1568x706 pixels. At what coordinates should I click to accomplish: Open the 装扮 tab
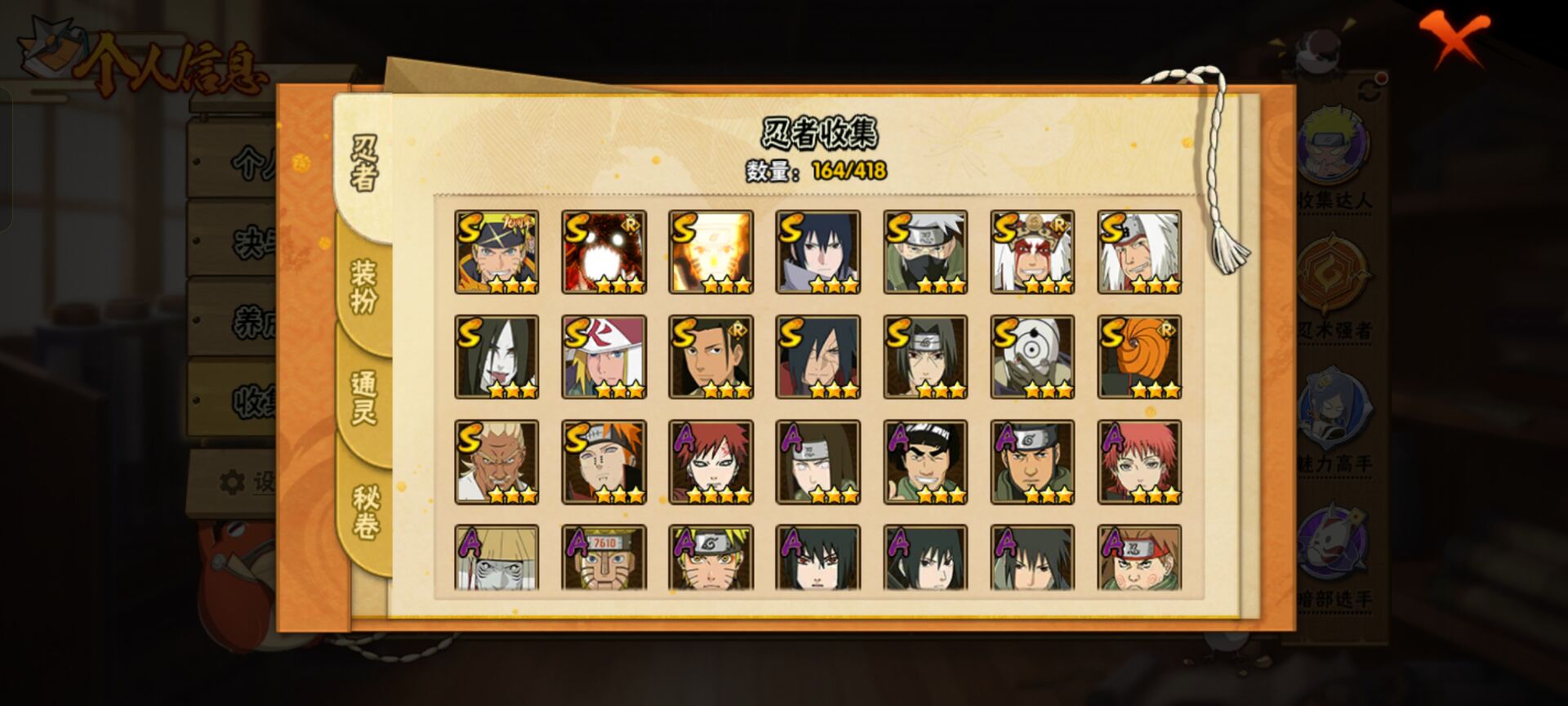coord(364,286)
